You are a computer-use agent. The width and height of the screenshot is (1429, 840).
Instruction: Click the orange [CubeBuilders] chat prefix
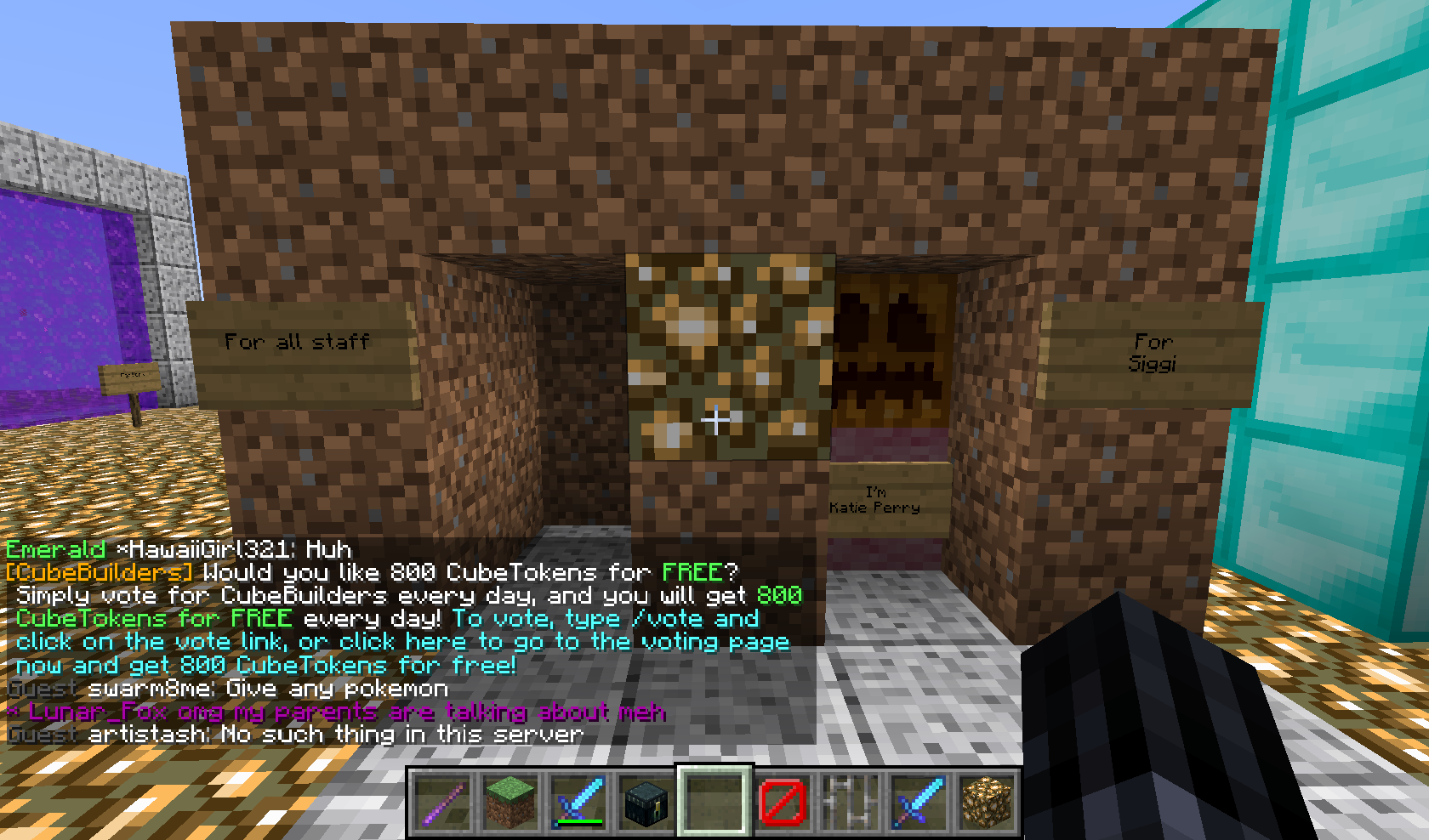[99, 572]
